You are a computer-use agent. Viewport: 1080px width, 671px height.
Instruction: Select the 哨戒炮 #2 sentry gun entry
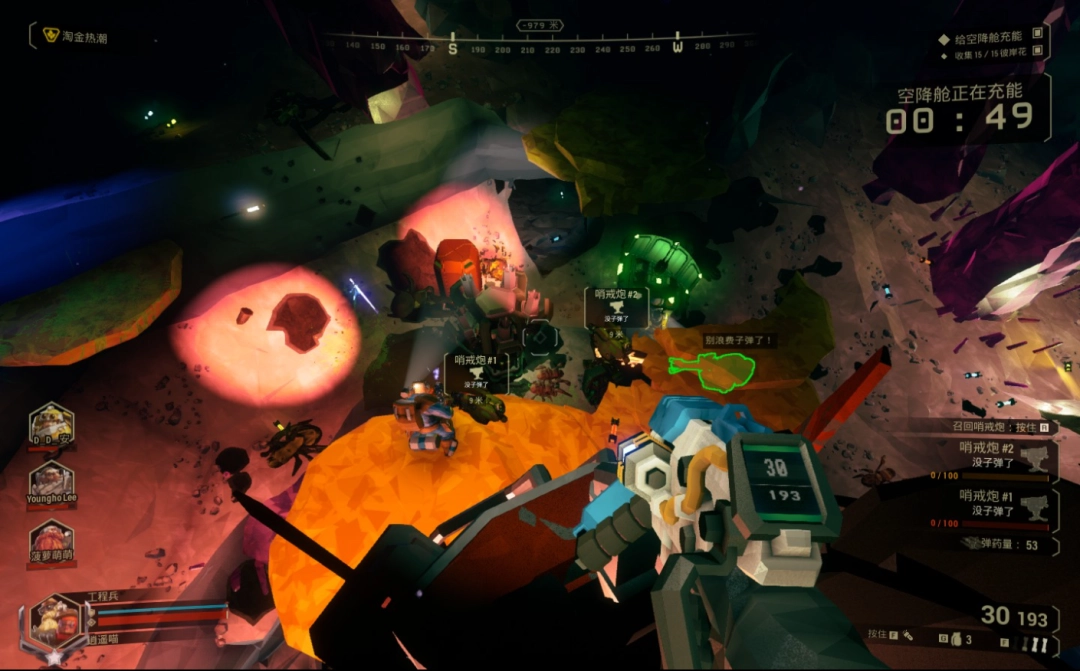click(x=1005, y=456)
